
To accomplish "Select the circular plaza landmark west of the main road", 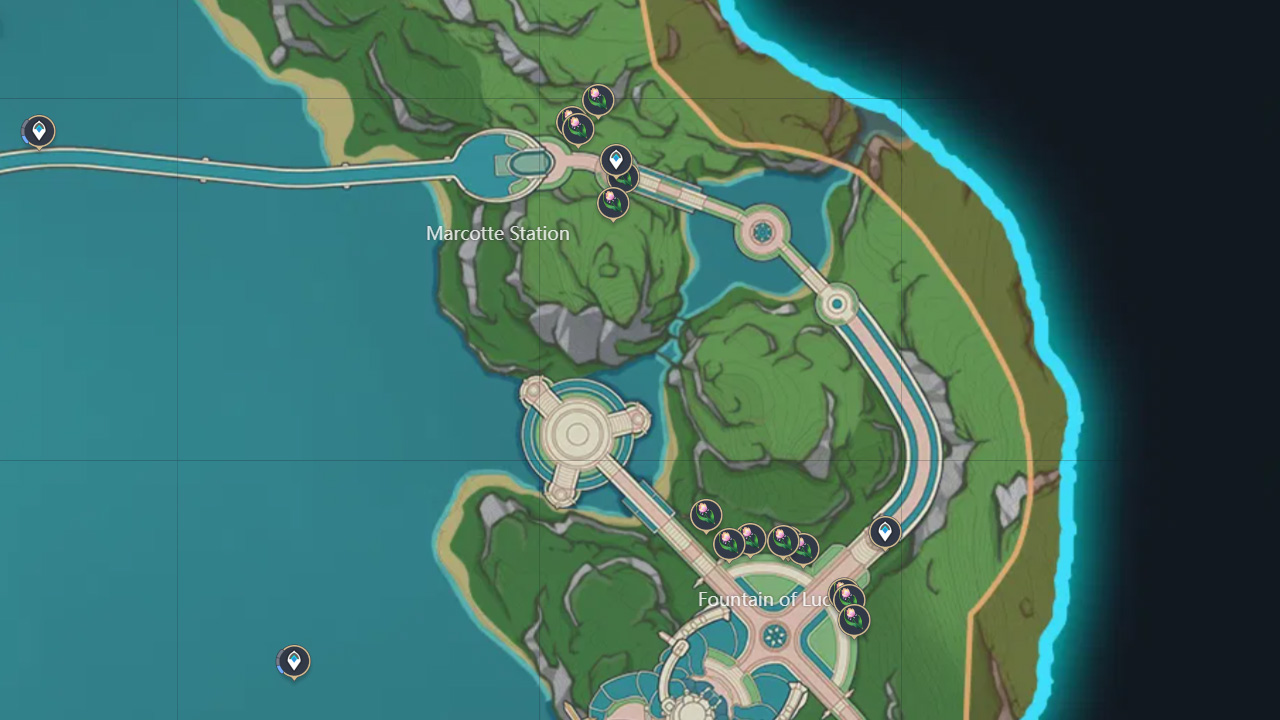I will [x=578, y=432].
